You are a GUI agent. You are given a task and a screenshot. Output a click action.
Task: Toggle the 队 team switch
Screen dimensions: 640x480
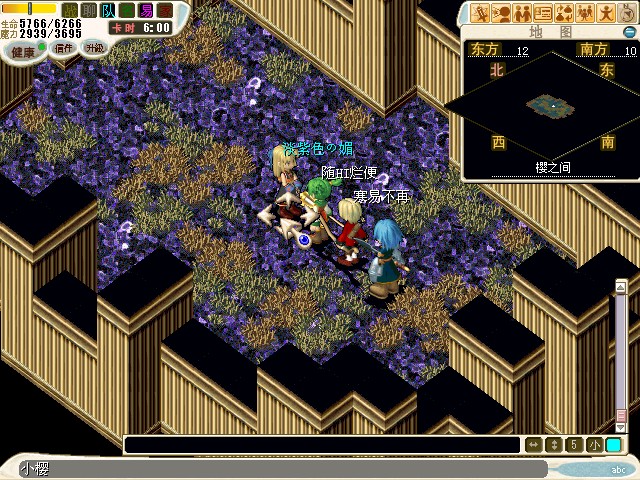click(x=106, y=9)
